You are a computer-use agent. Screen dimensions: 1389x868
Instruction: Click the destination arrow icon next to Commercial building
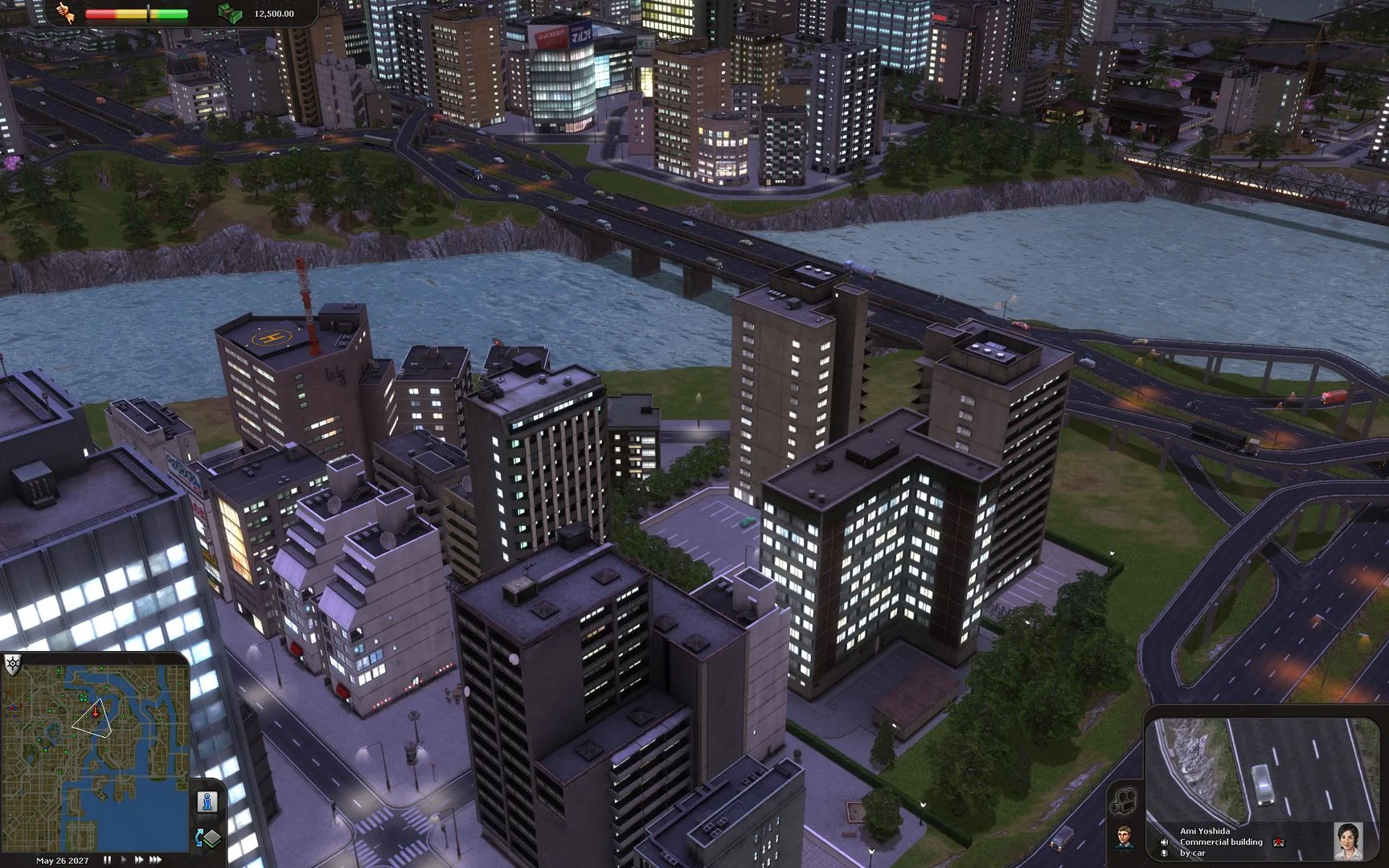pyautogui.click(x=1165, y=842)
